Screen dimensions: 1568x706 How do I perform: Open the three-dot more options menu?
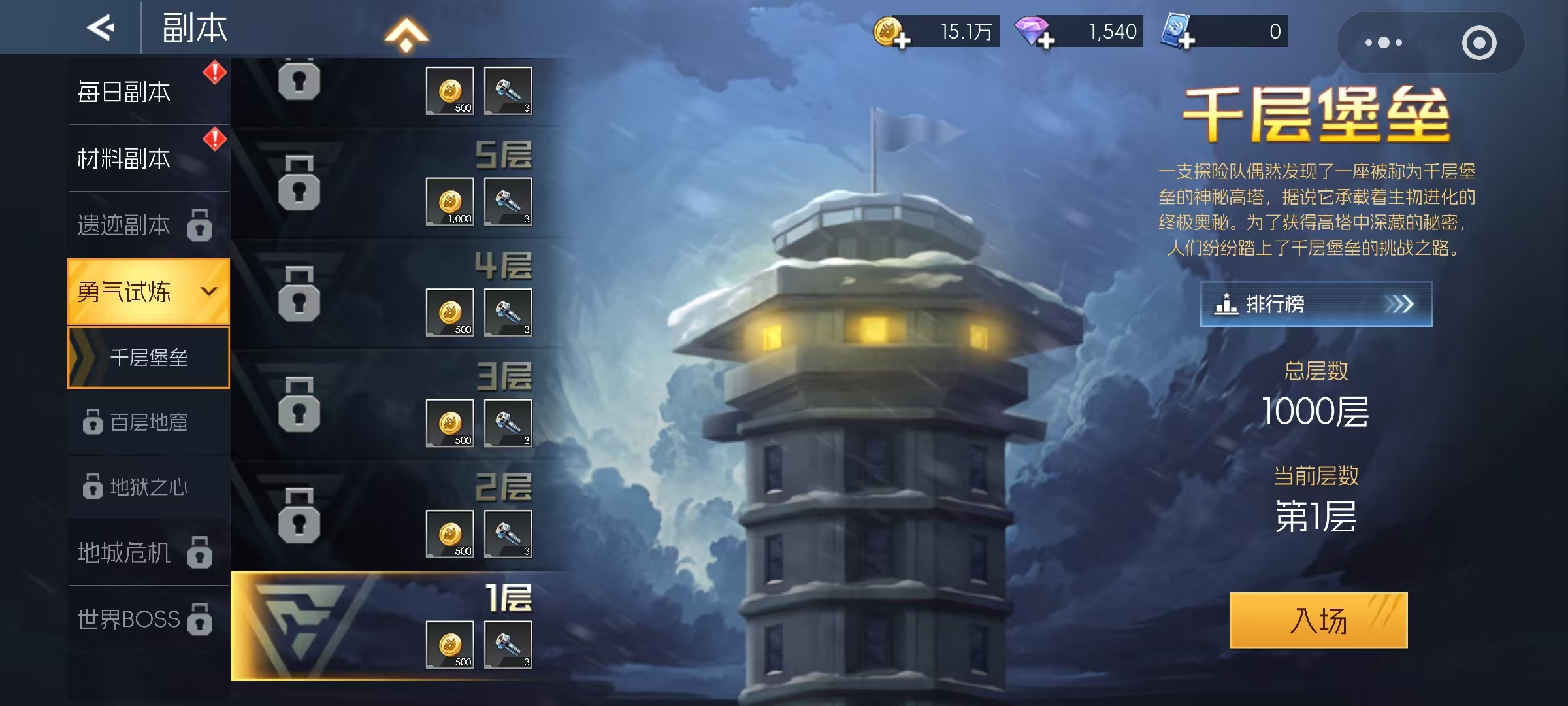click(x=1384, y=43)
